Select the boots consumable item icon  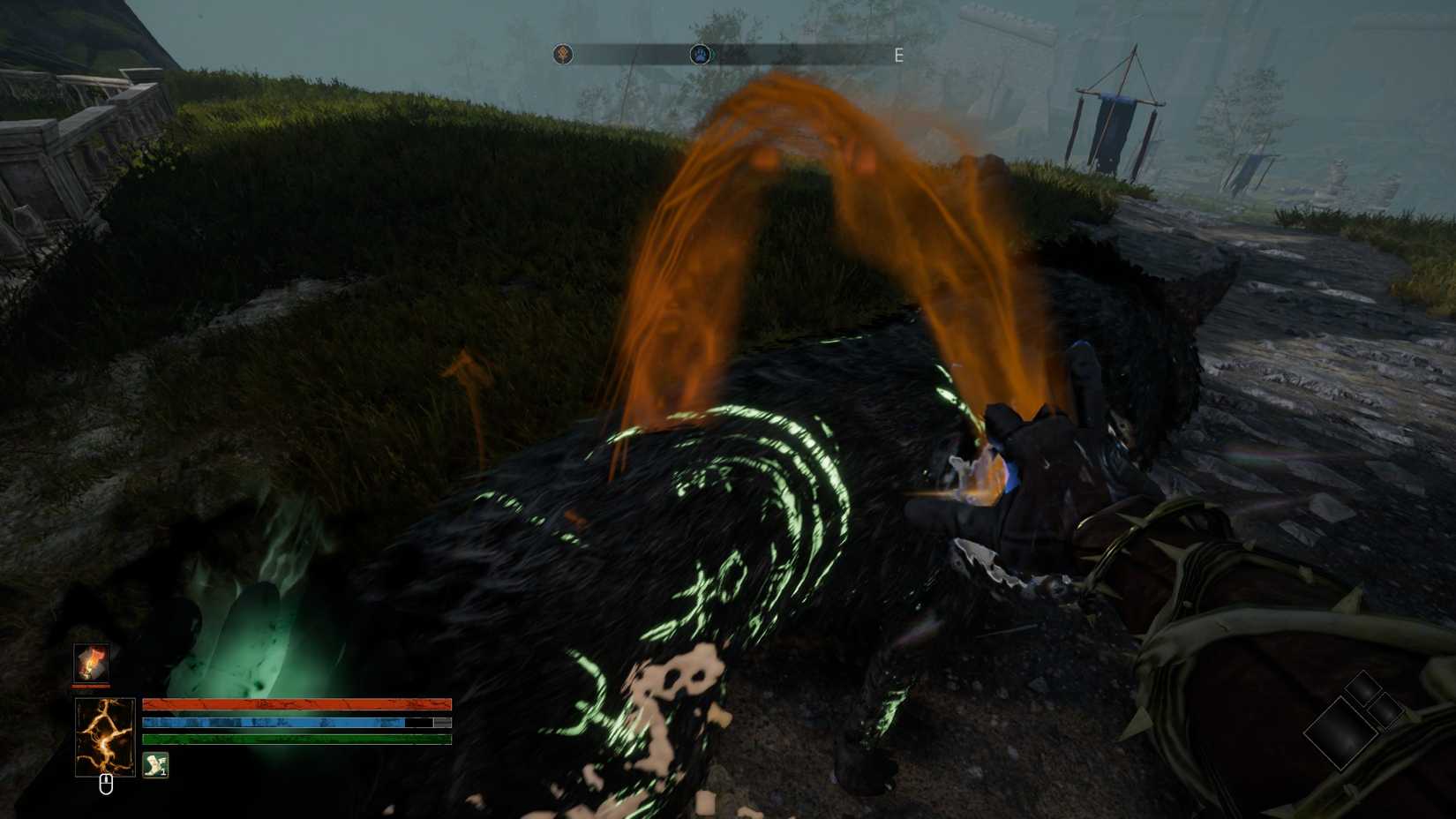pyautogui.click(x=155, y=764)
